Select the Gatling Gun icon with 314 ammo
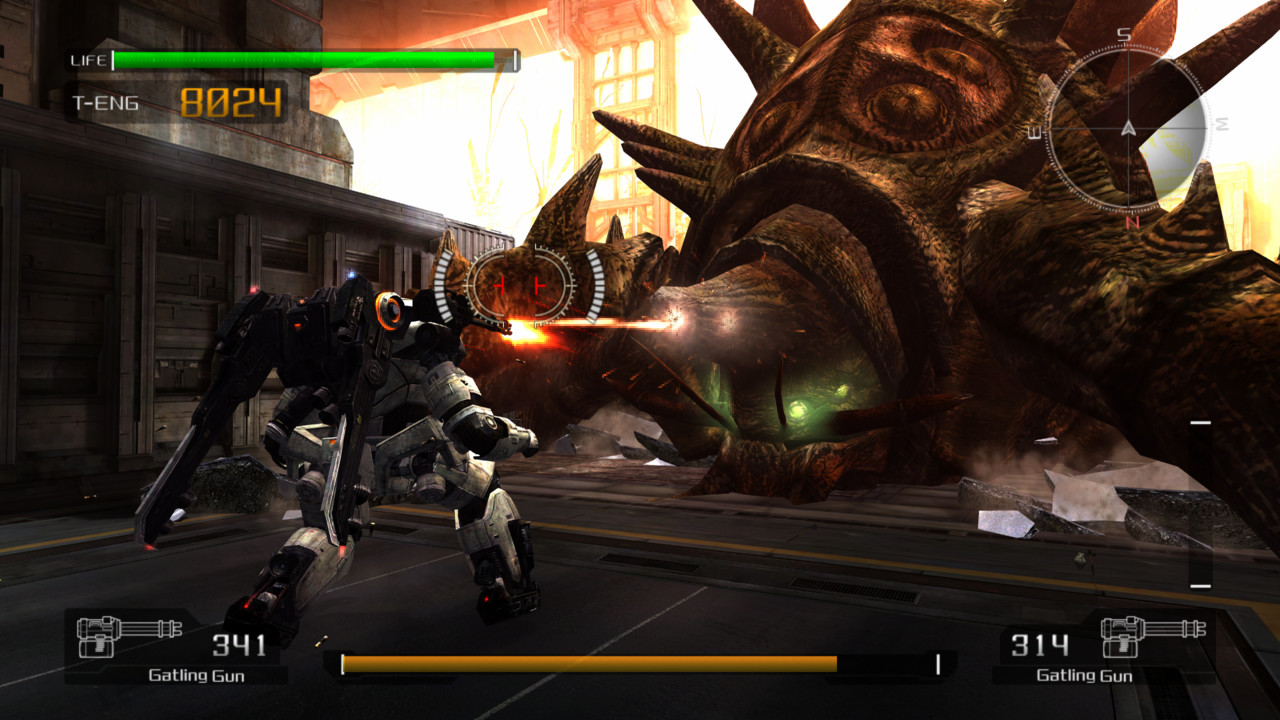 pyautogui.click(x=1153, y=636)
